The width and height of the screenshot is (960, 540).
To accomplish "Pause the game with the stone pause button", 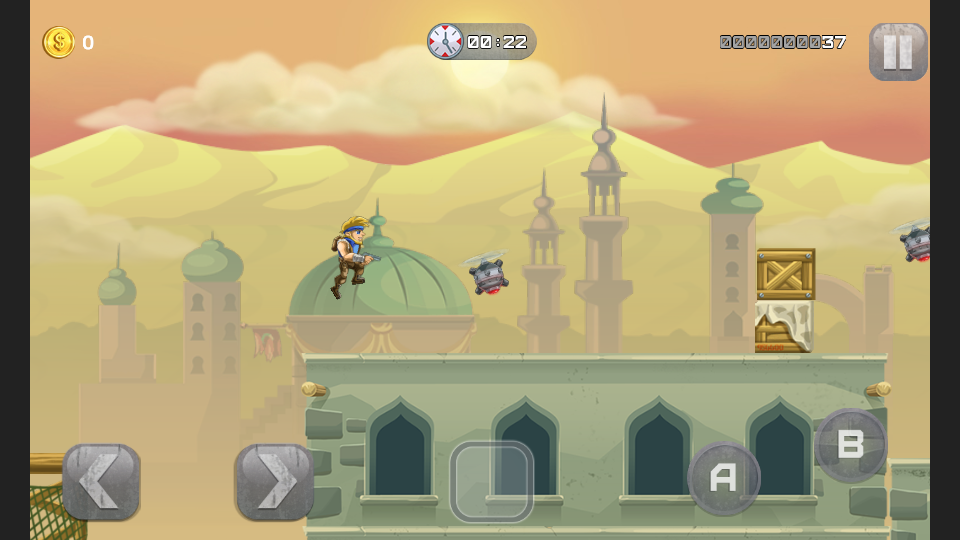I will pos(897,51).
